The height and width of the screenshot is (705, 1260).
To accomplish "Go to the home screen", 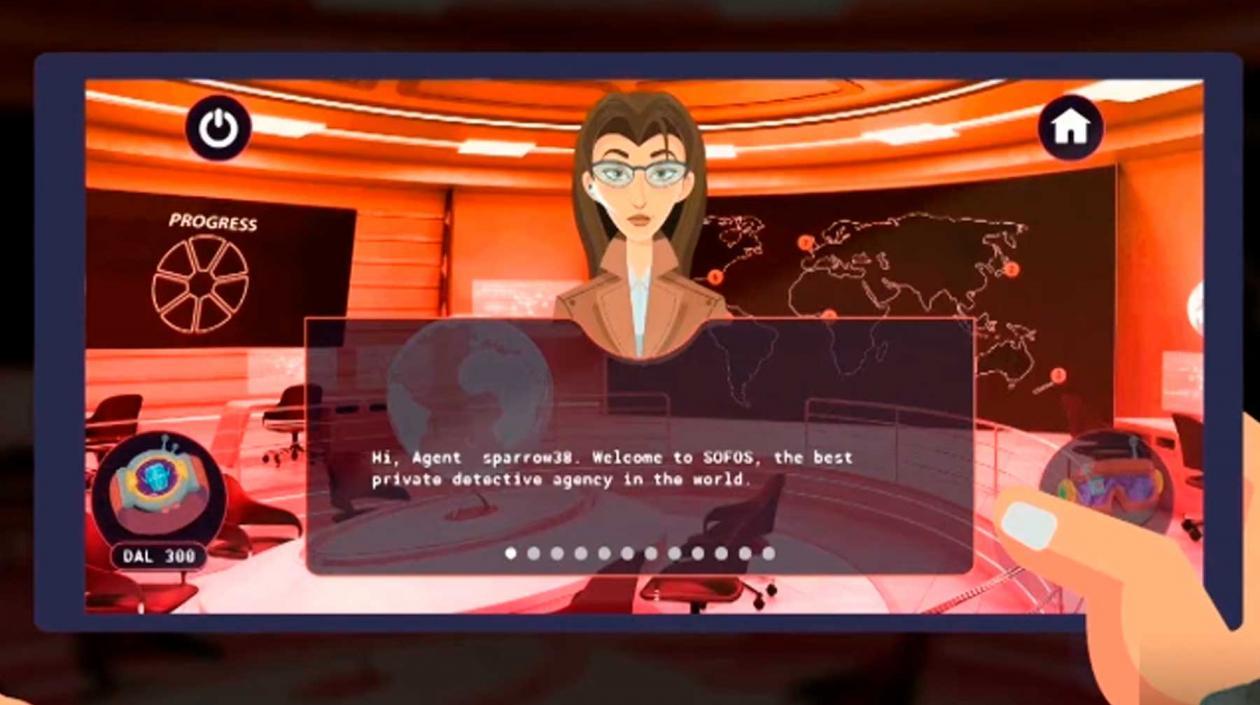I will (1070, 127).
